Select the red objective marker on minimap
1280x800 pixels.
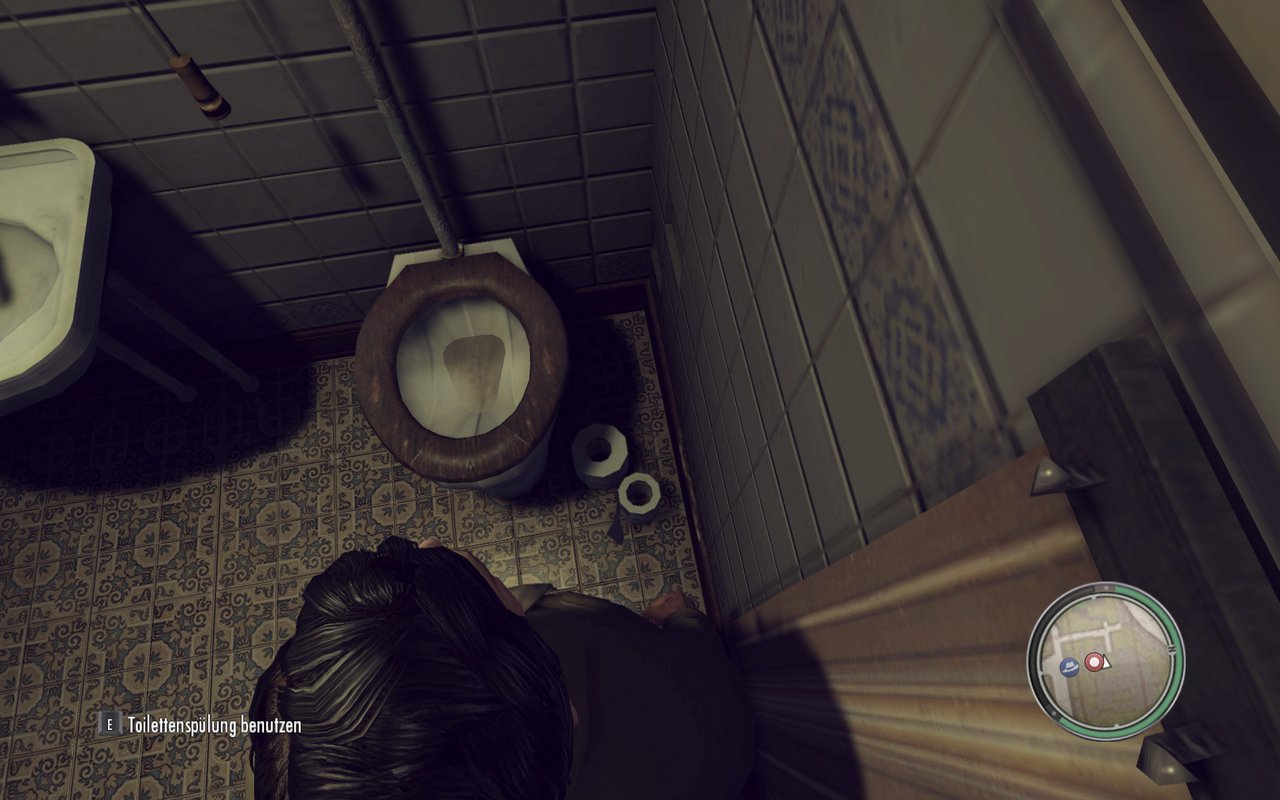point(1094,662)
